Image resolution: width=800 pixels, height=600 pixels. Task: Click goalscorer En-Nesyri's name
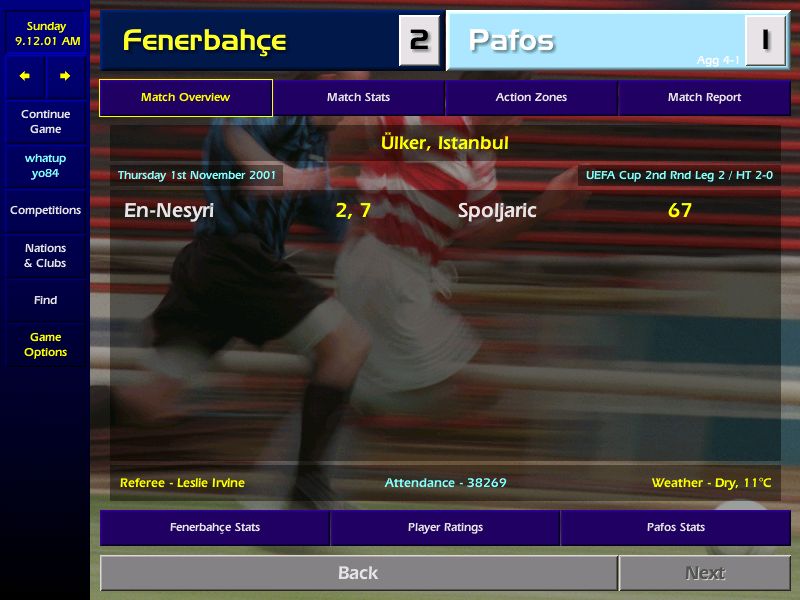pyautogui.click(x=169, y=211)
